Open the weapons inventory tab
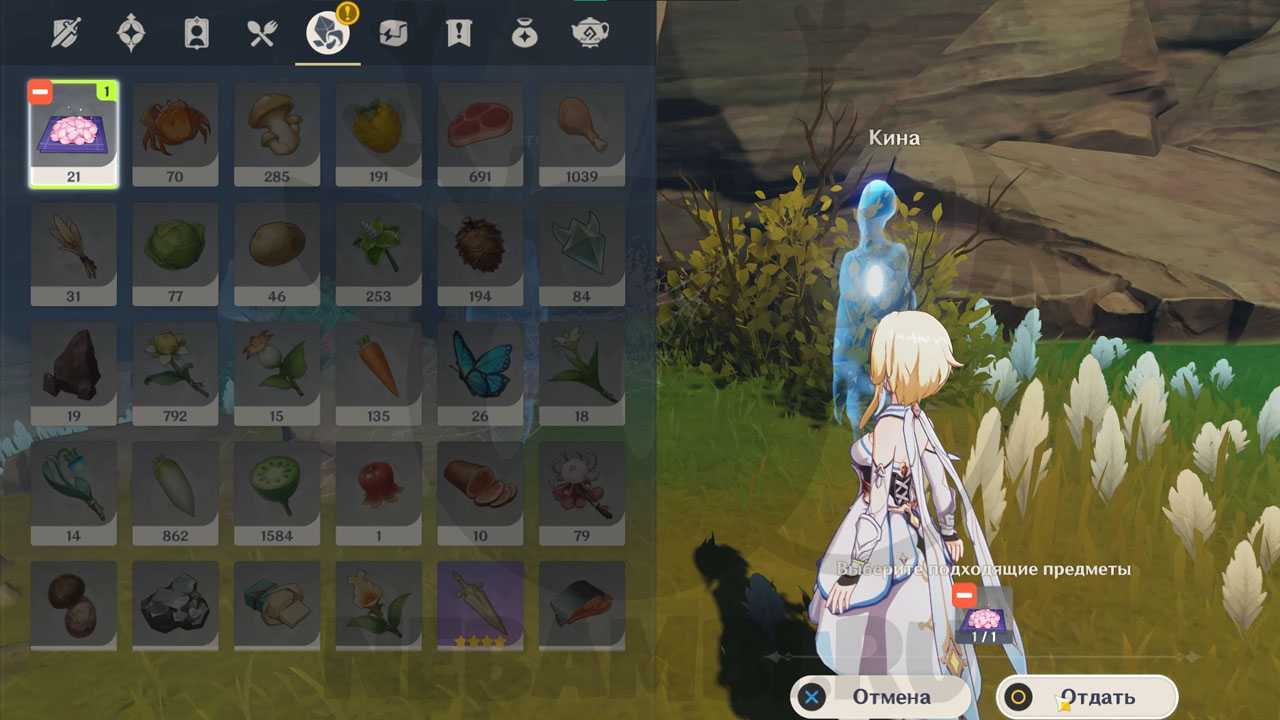 point(66,34)
